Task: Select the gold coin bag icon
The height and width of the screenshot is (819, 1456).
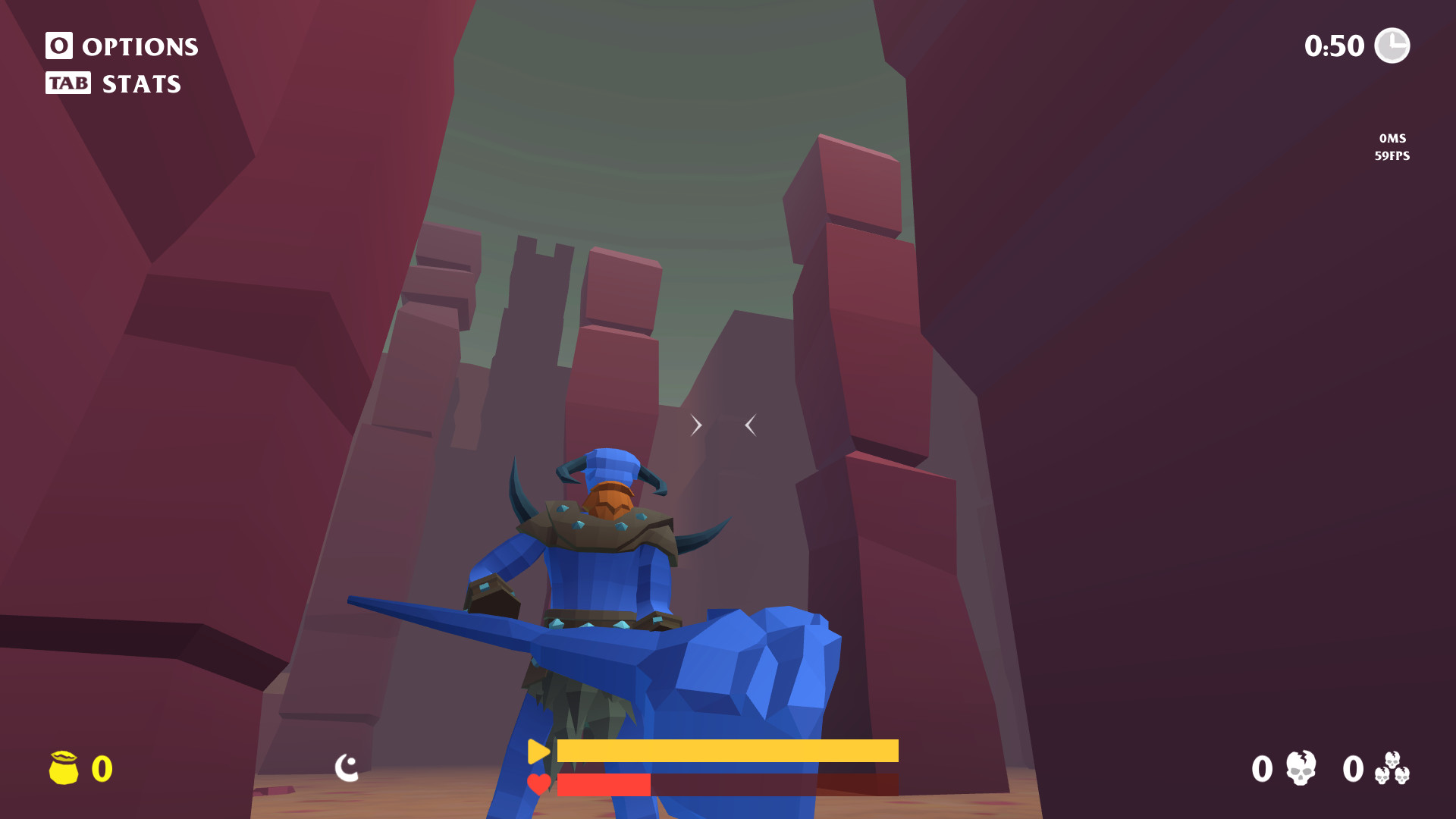Action: (x=64, y=768)
